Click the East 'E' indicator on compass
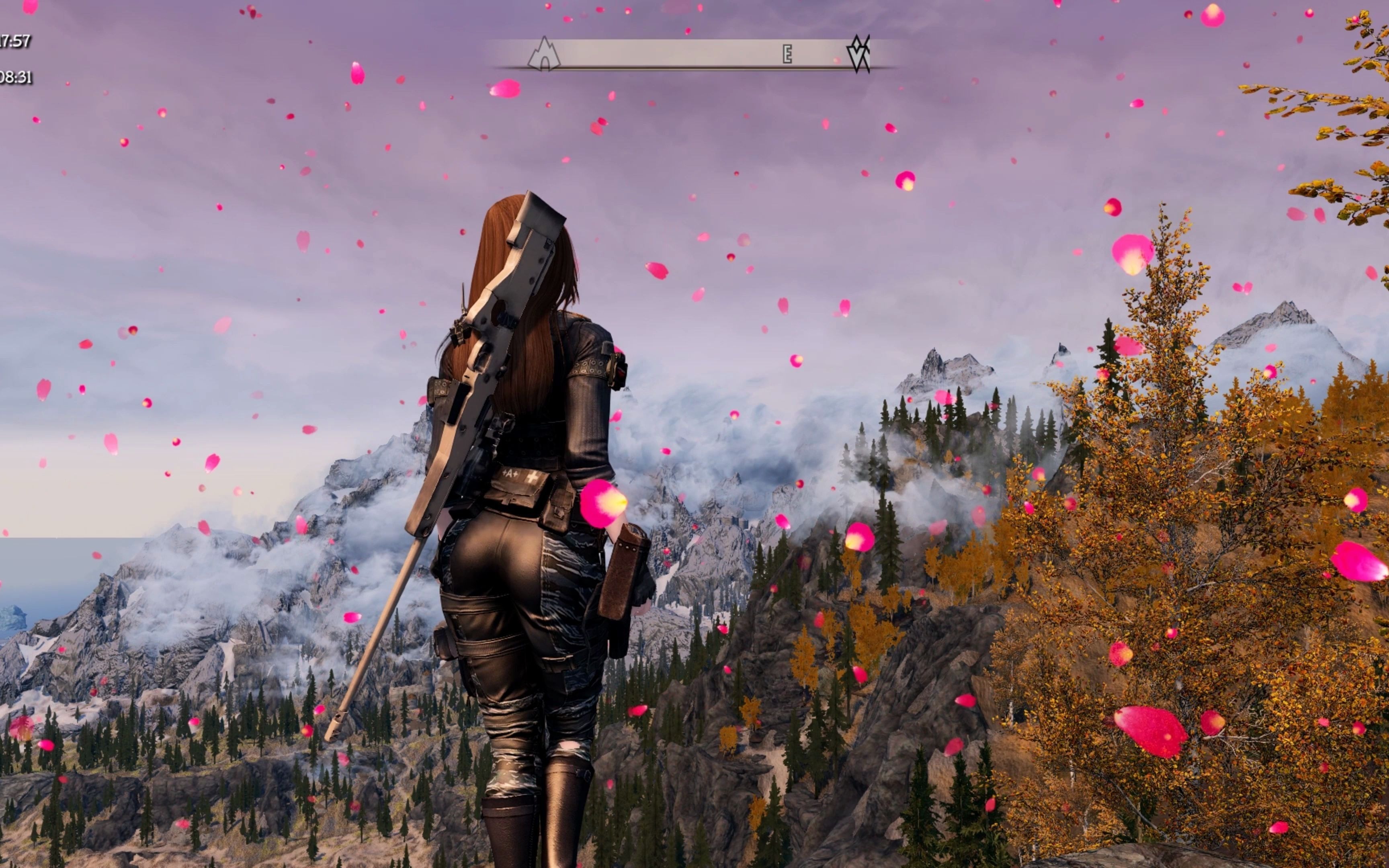1389x868 pixels. click(x=787, y=55)
